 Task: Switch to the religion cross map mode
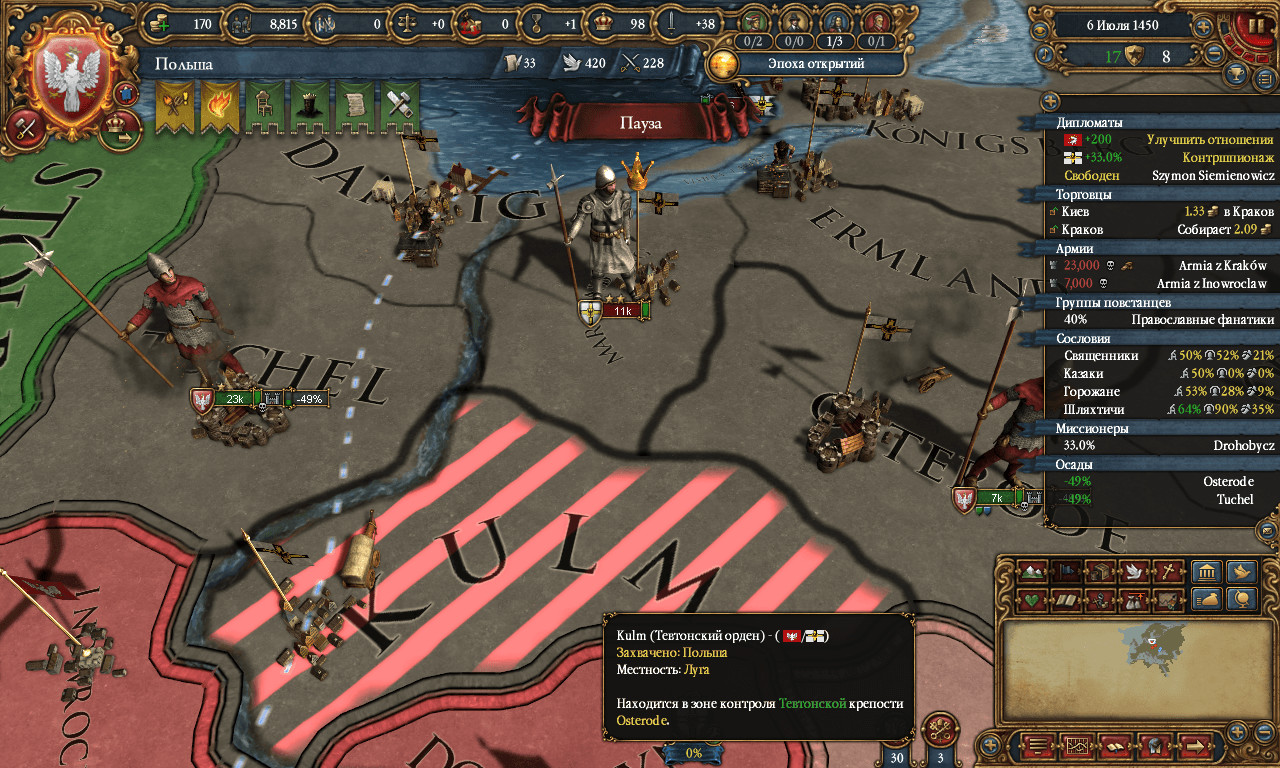point(1167,572)
